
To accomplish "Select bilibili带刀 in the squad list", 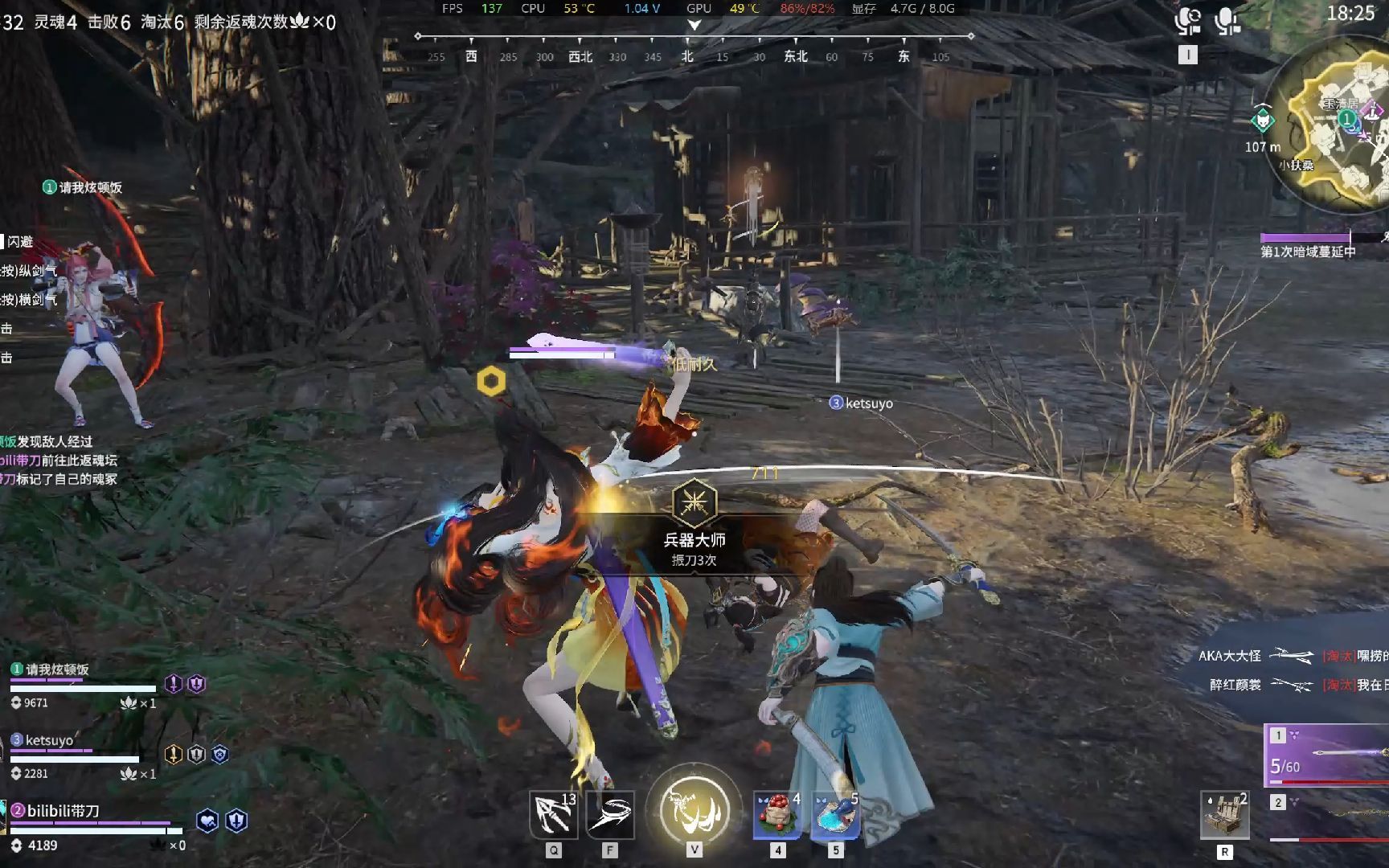I will [63, 811].
